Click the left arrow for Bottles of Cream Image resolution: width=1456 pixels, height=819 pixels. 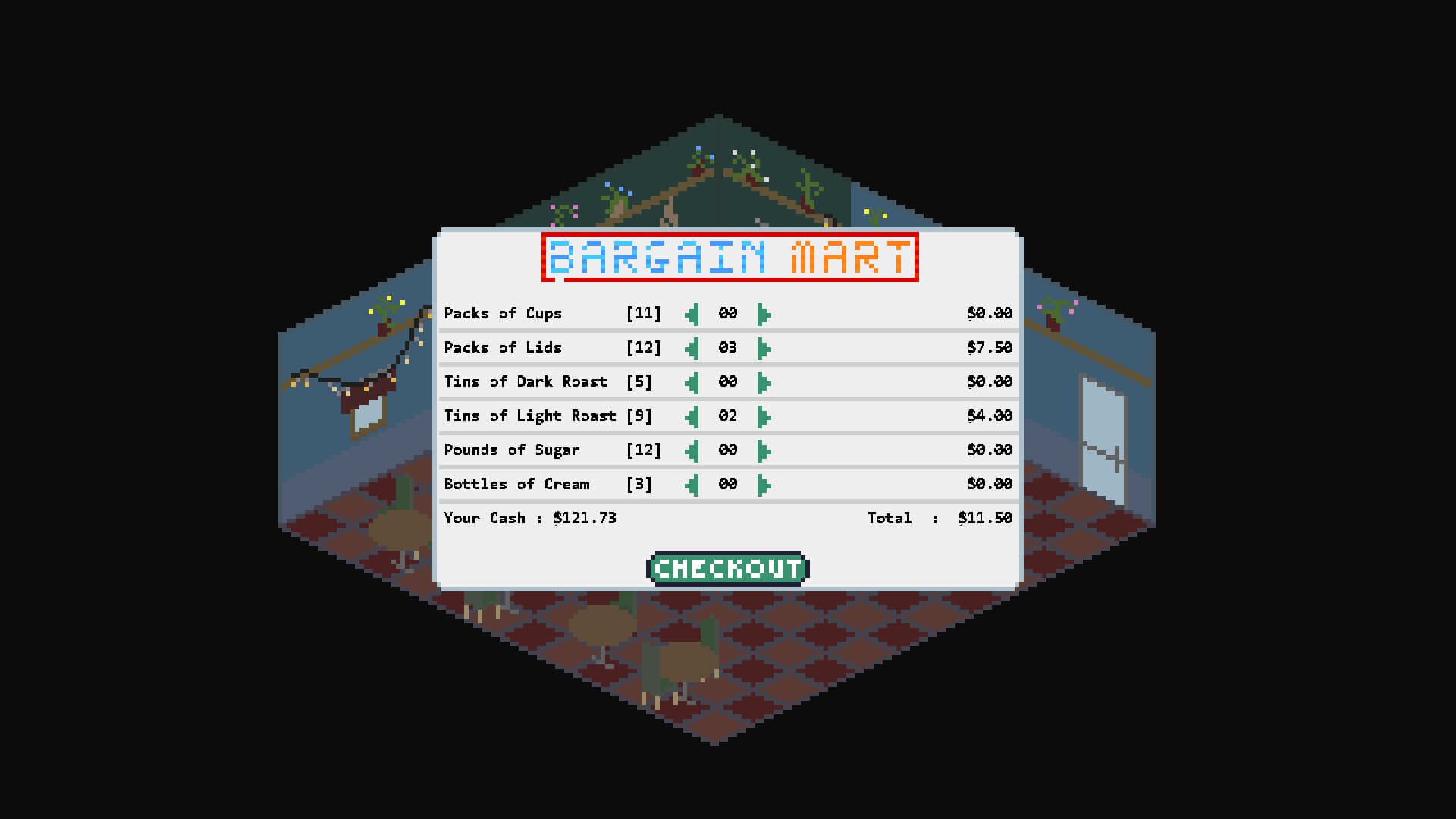click(x=692, y=484)
